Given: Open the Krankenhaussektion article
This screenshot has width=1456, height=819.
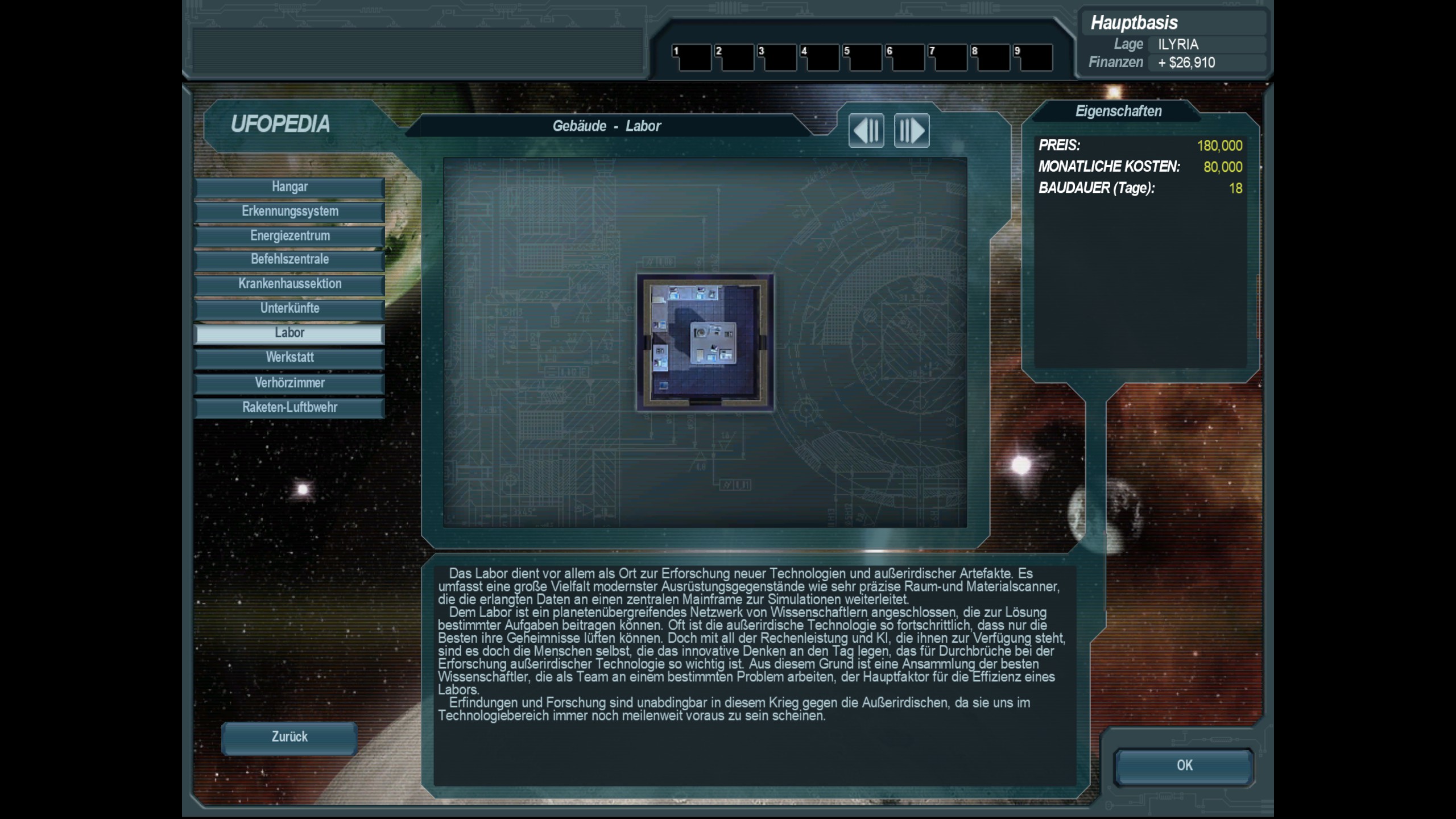Looking at the screenshot, I should pyautogui.click(x=289, y=284).
